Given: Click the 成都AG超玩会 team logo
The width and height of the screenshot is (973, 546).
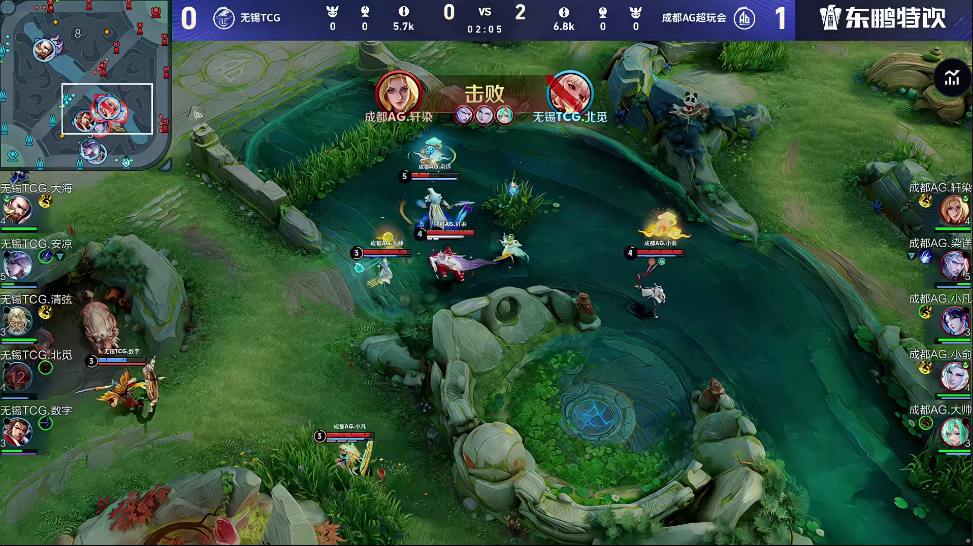Looking at the screenshot, I should (x=745, y=18).
